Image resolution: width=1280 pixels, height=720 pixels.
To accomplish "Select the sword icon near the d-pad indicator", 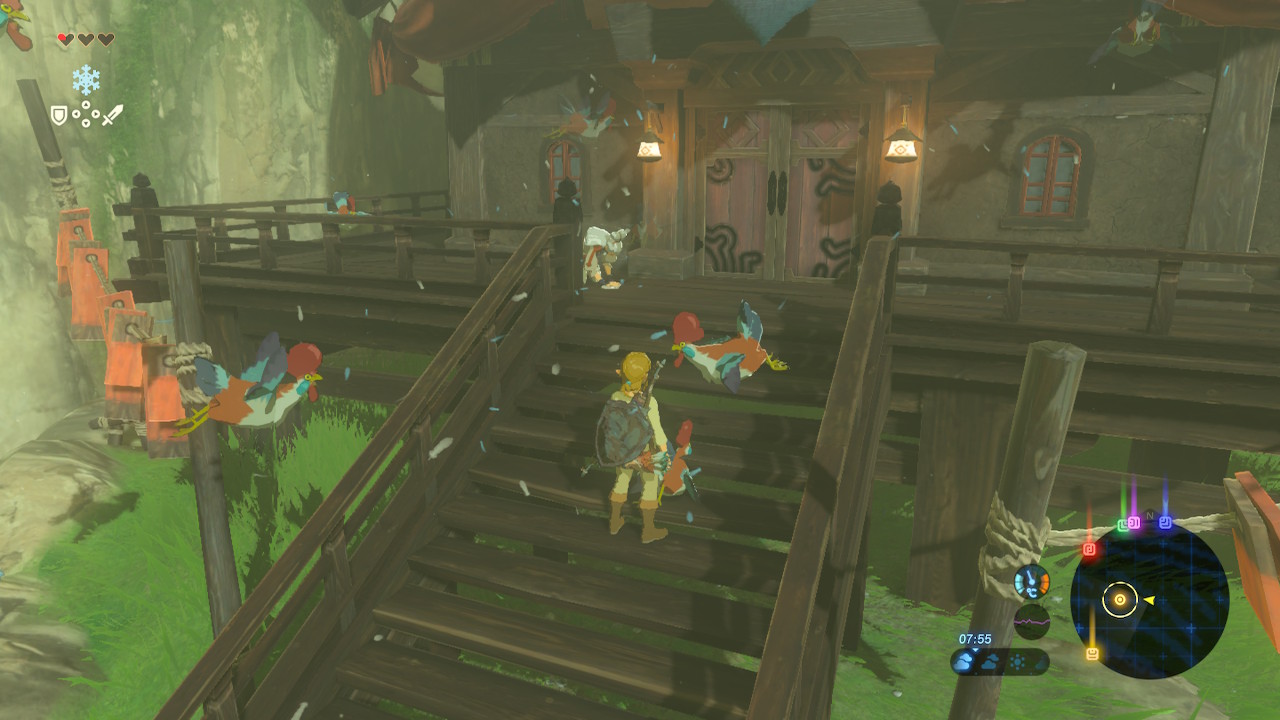I will coord(113,114).
